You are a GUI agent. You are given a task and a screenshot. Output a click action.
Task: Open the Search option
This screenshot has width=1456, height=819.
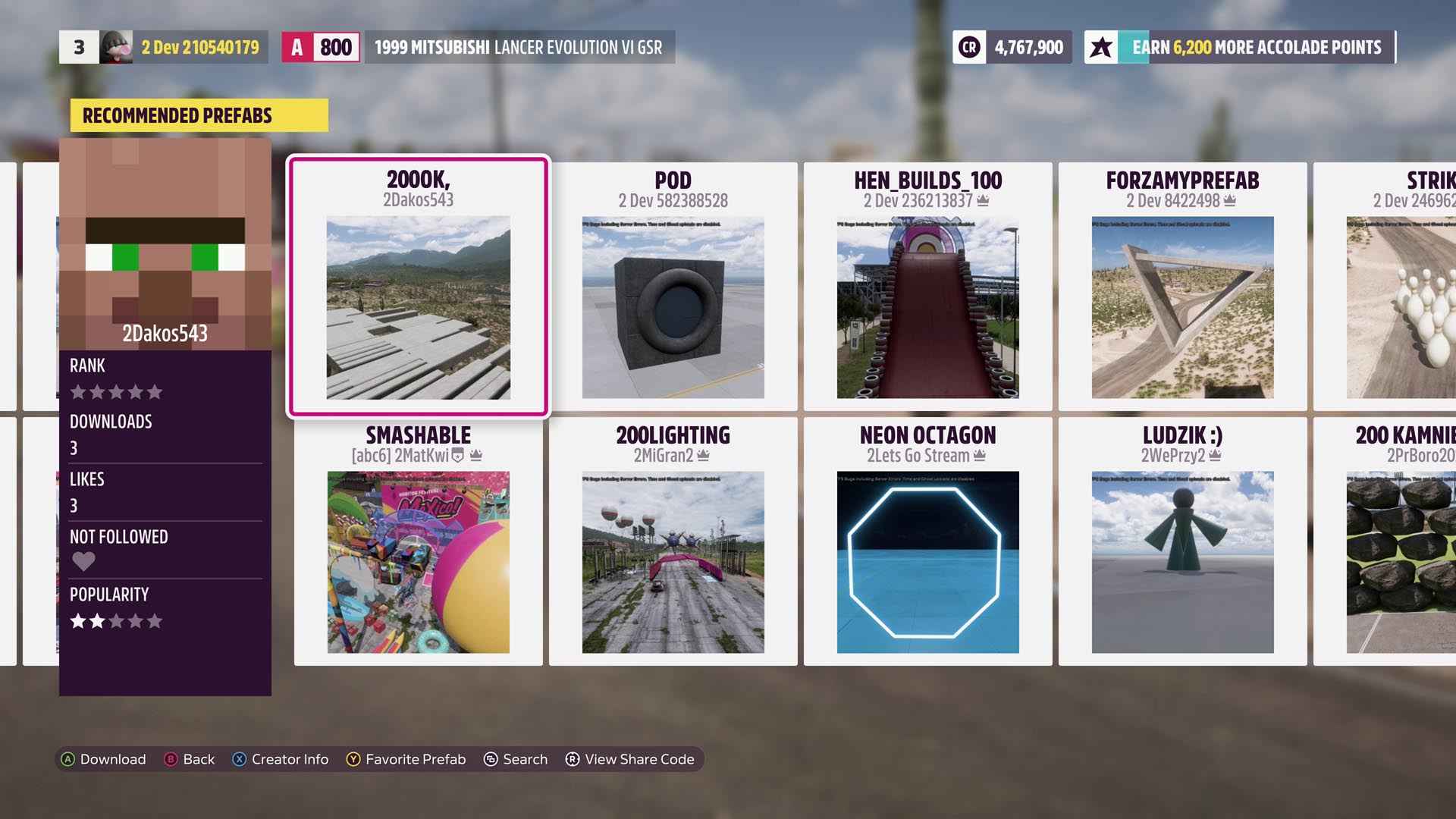tap(516, 759)
